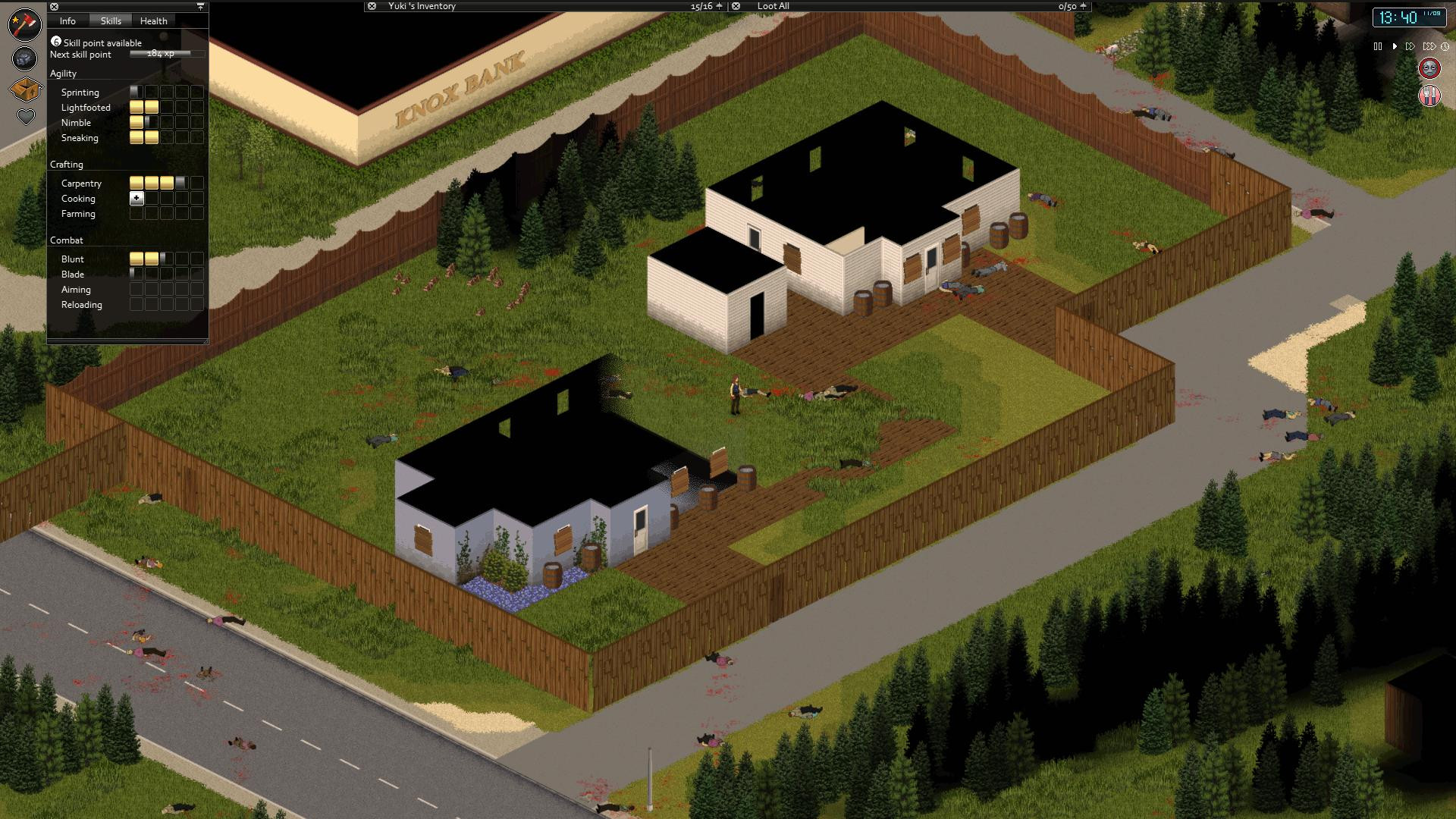Click the hunger fork and knife moodle

pyautogui.click(x=1429, y=94)
